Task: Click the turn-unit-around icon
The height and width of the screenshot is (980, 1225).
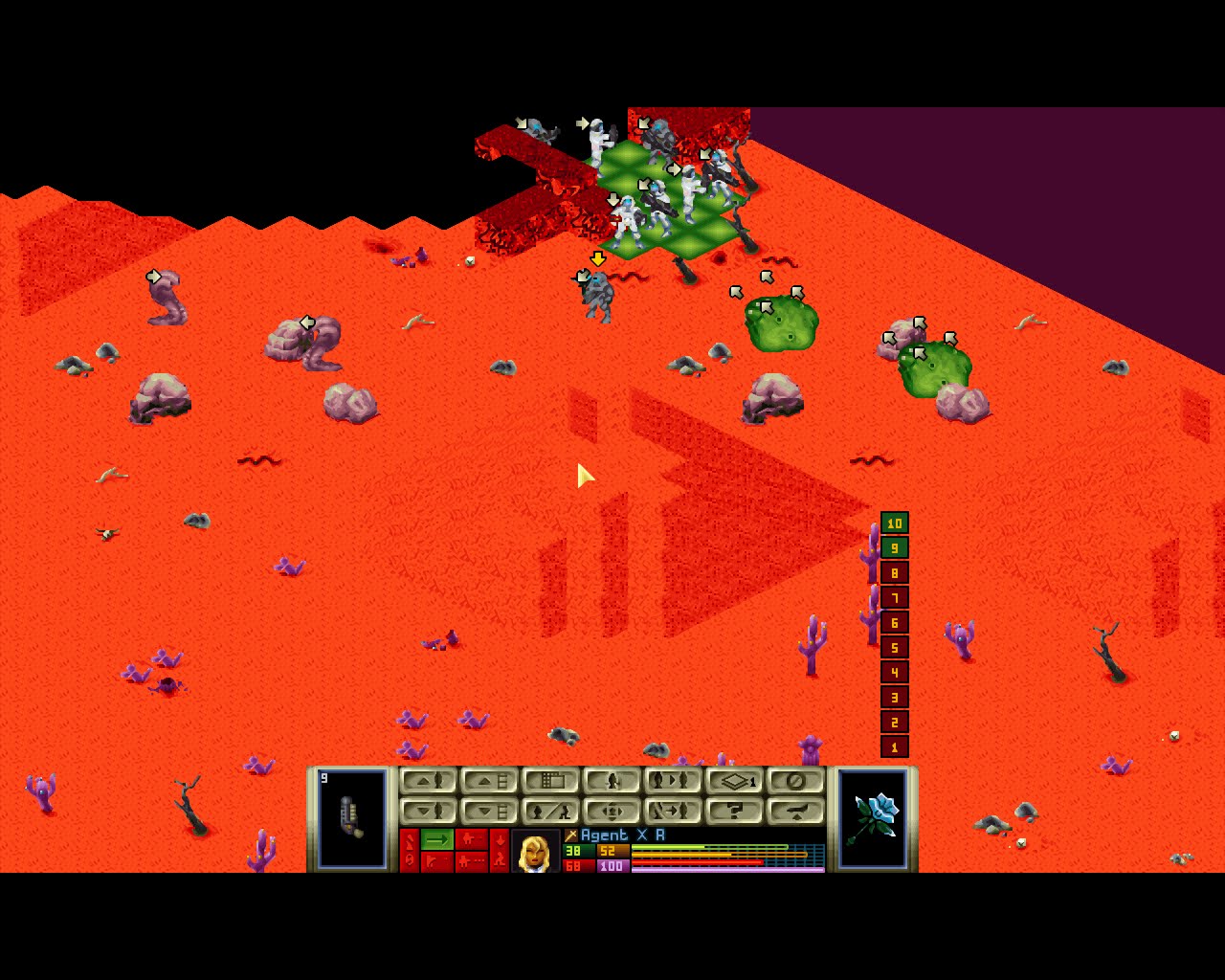Action: point(612,811)
